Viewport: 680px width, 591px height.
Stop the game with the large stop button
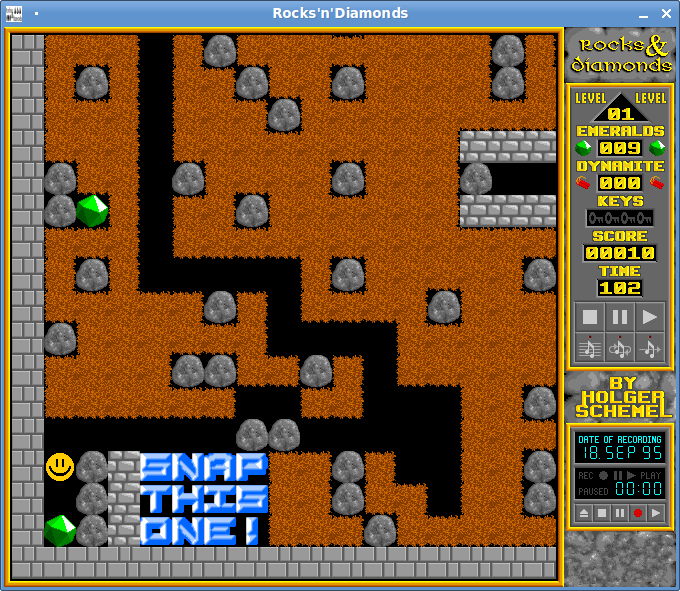click(590, 317)
